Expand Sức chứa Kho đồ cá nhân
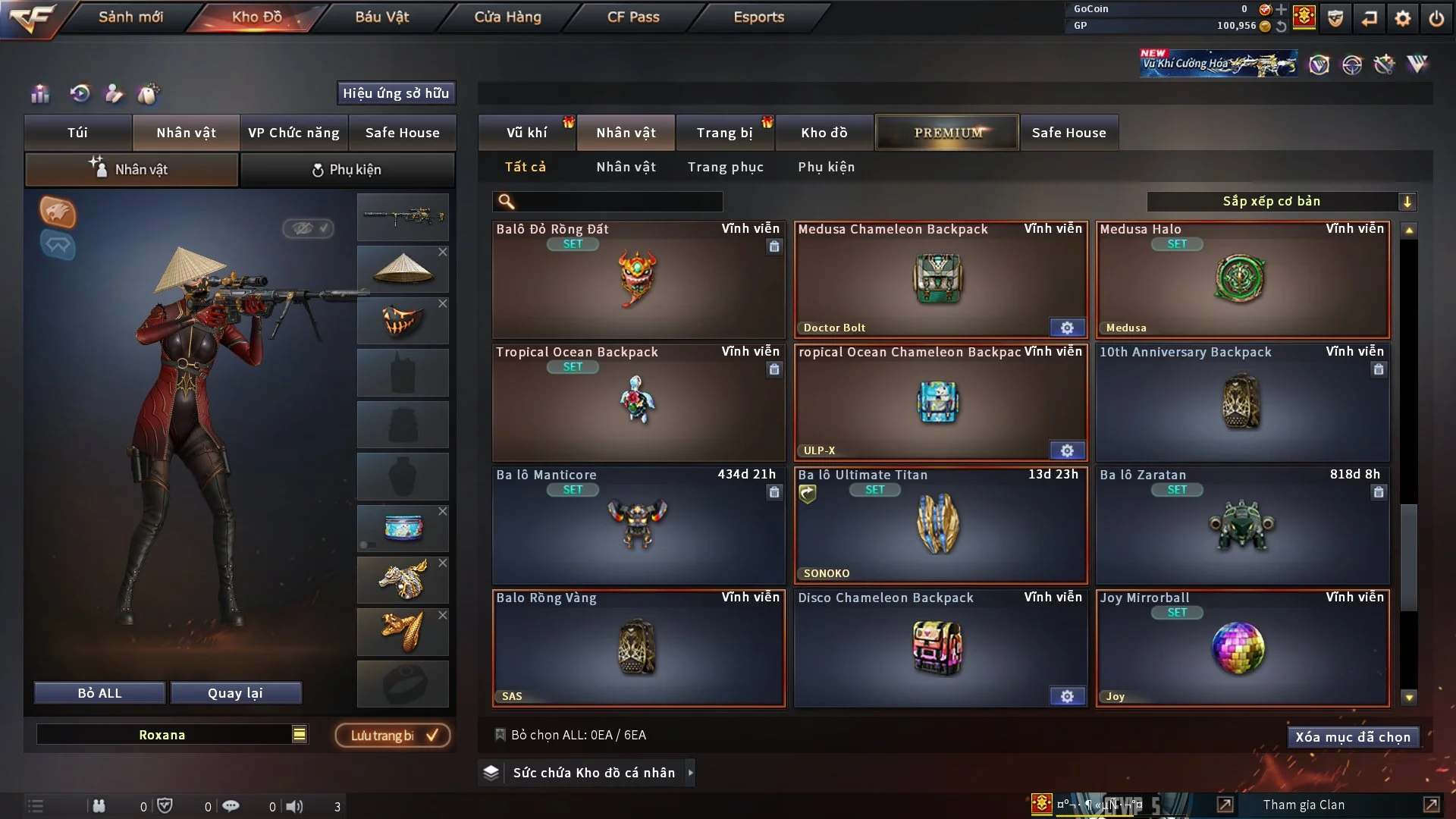 (690, 773)
